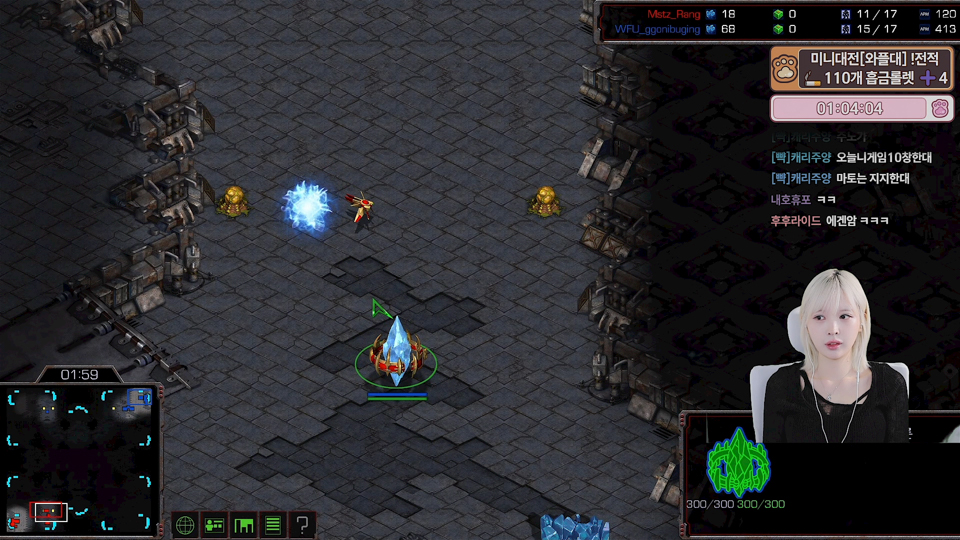Toggle the globe minimap terrain button

coord(185,524)
